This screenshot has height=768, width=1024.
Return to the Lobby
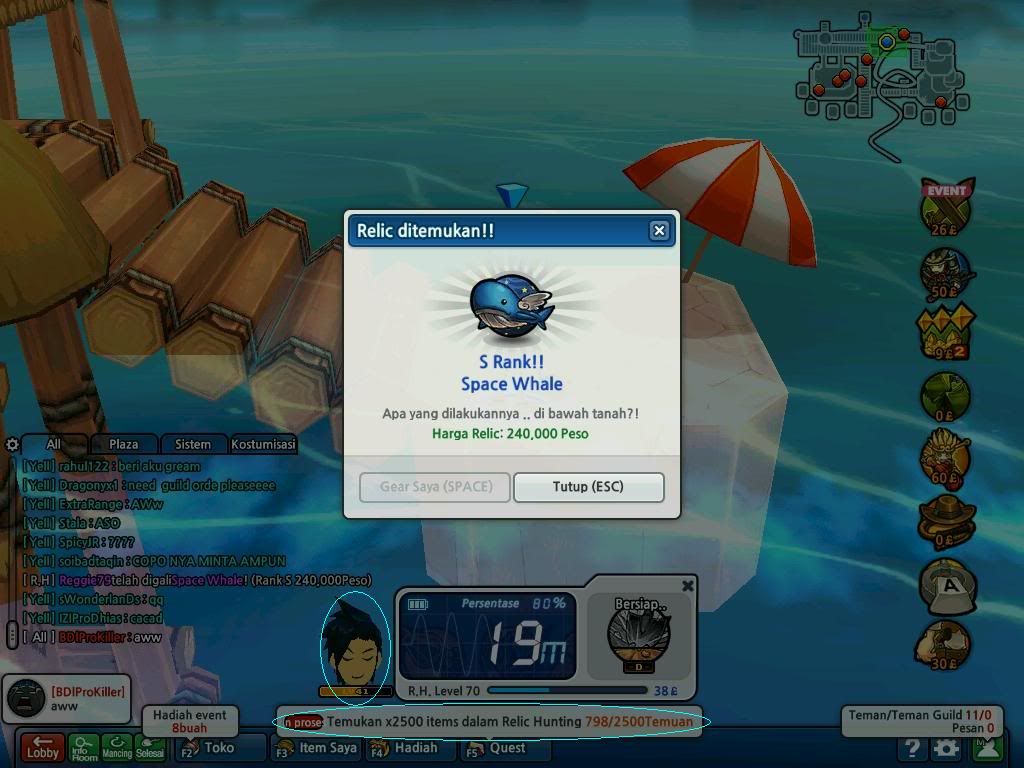pyautogui.click(x=42, y=748)
